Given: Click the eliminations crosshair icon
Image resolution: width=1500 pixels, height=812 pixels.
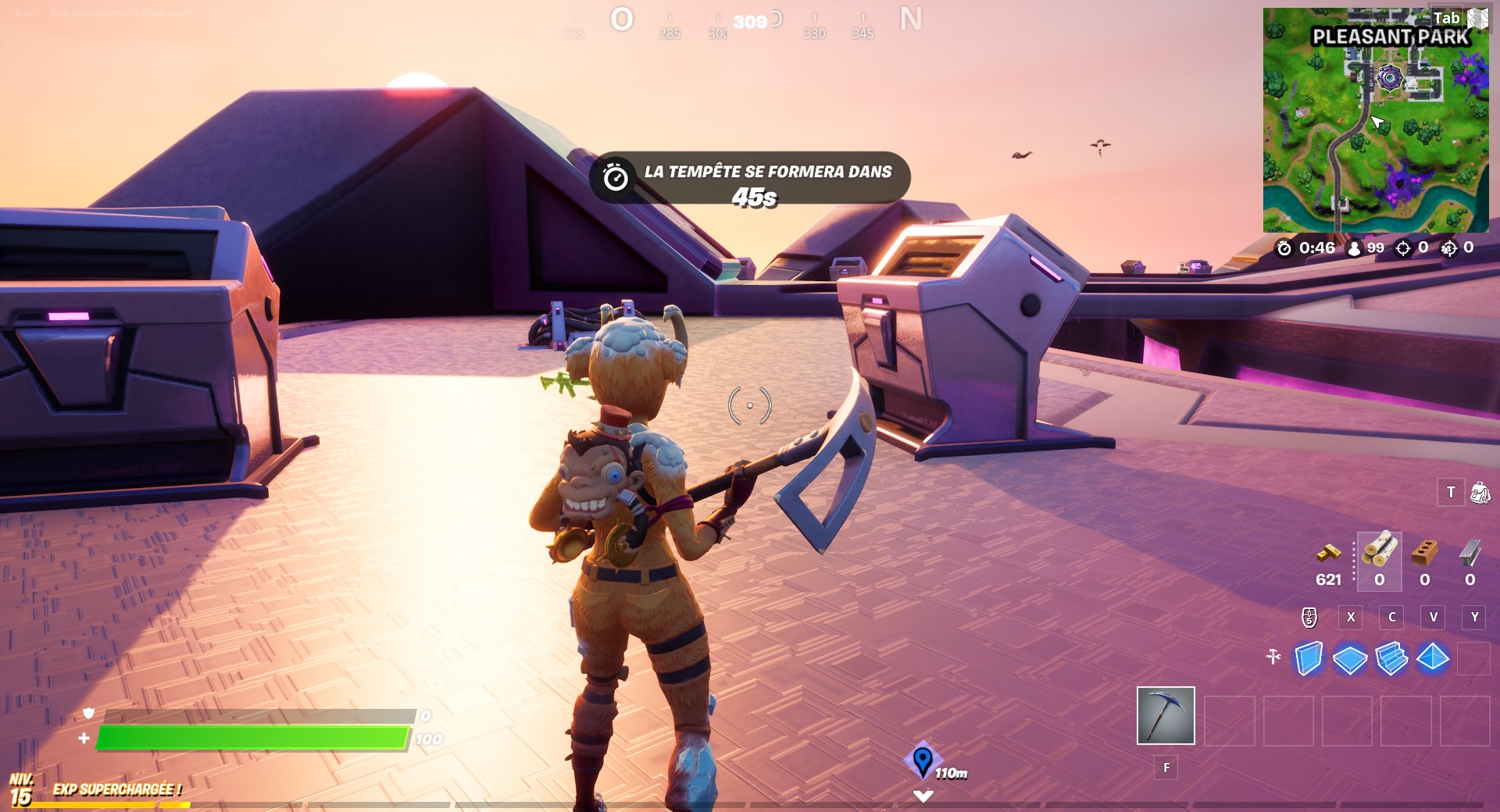Looking at the screenshot, I should [x=1405, y=249].
